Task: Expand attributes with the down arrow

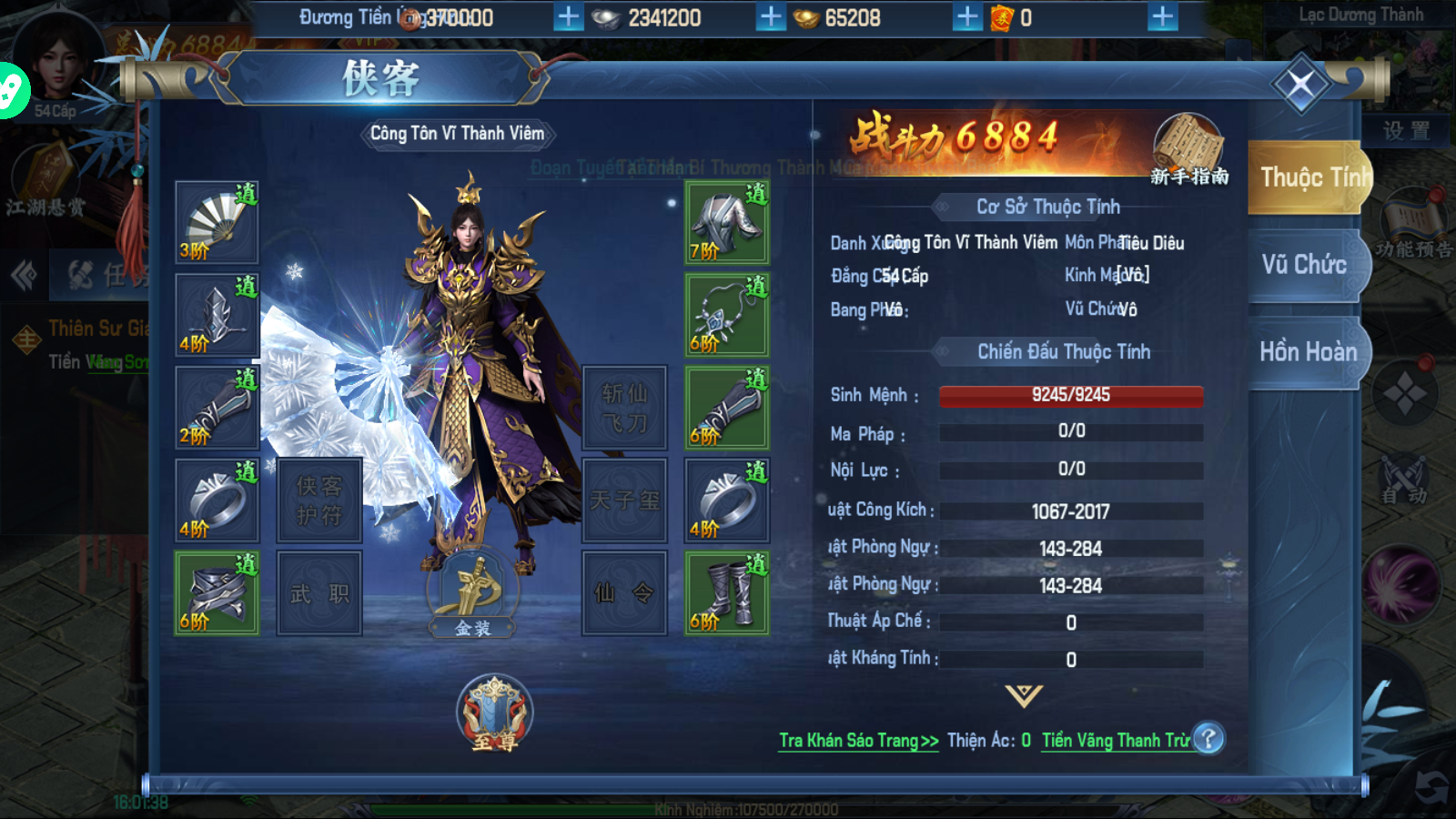Action: [x=1024, y=696]
